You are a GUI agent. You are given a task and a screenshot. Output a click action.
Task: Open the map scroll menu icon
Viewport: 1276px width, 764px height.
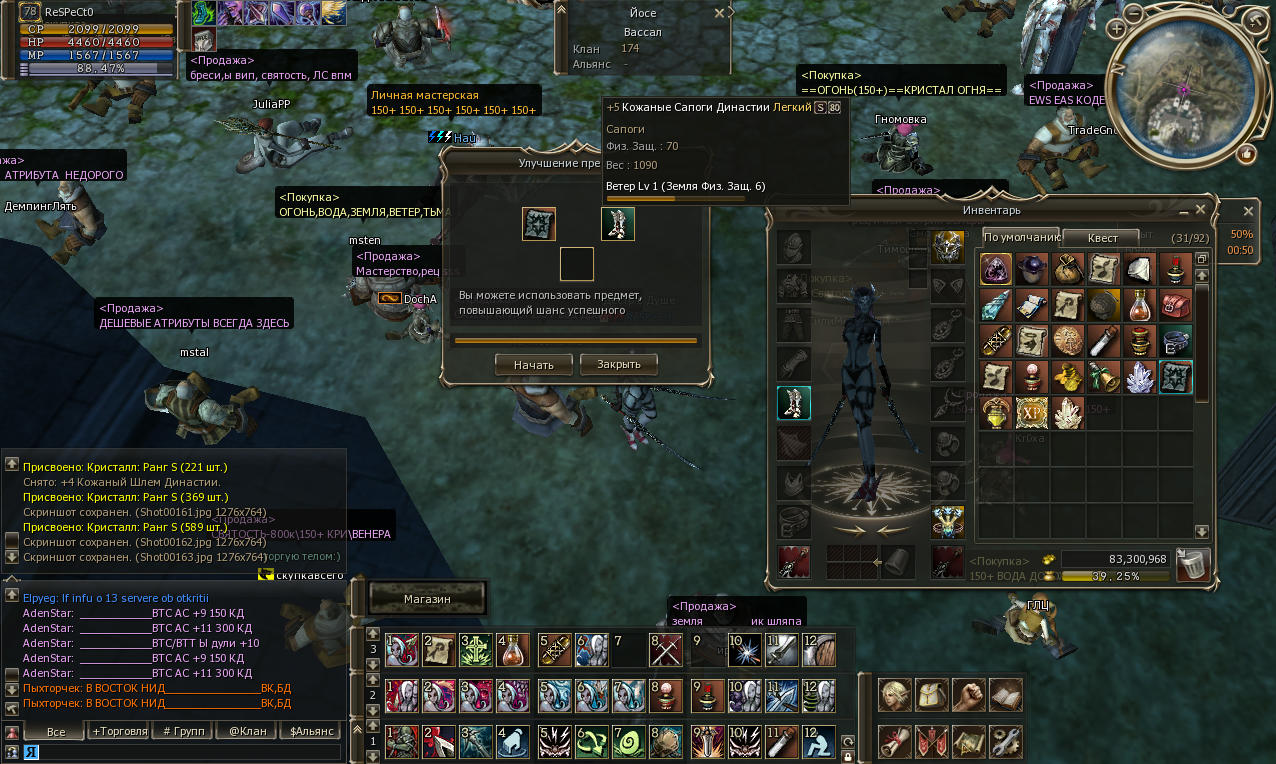point(968,741)
